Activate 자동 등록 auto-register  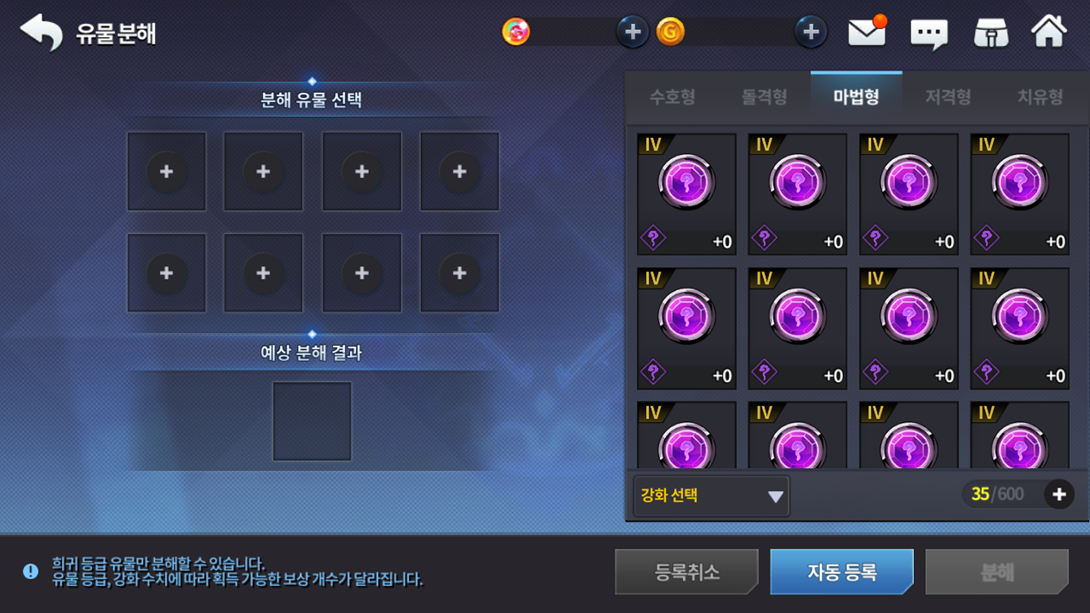[842, 572]
